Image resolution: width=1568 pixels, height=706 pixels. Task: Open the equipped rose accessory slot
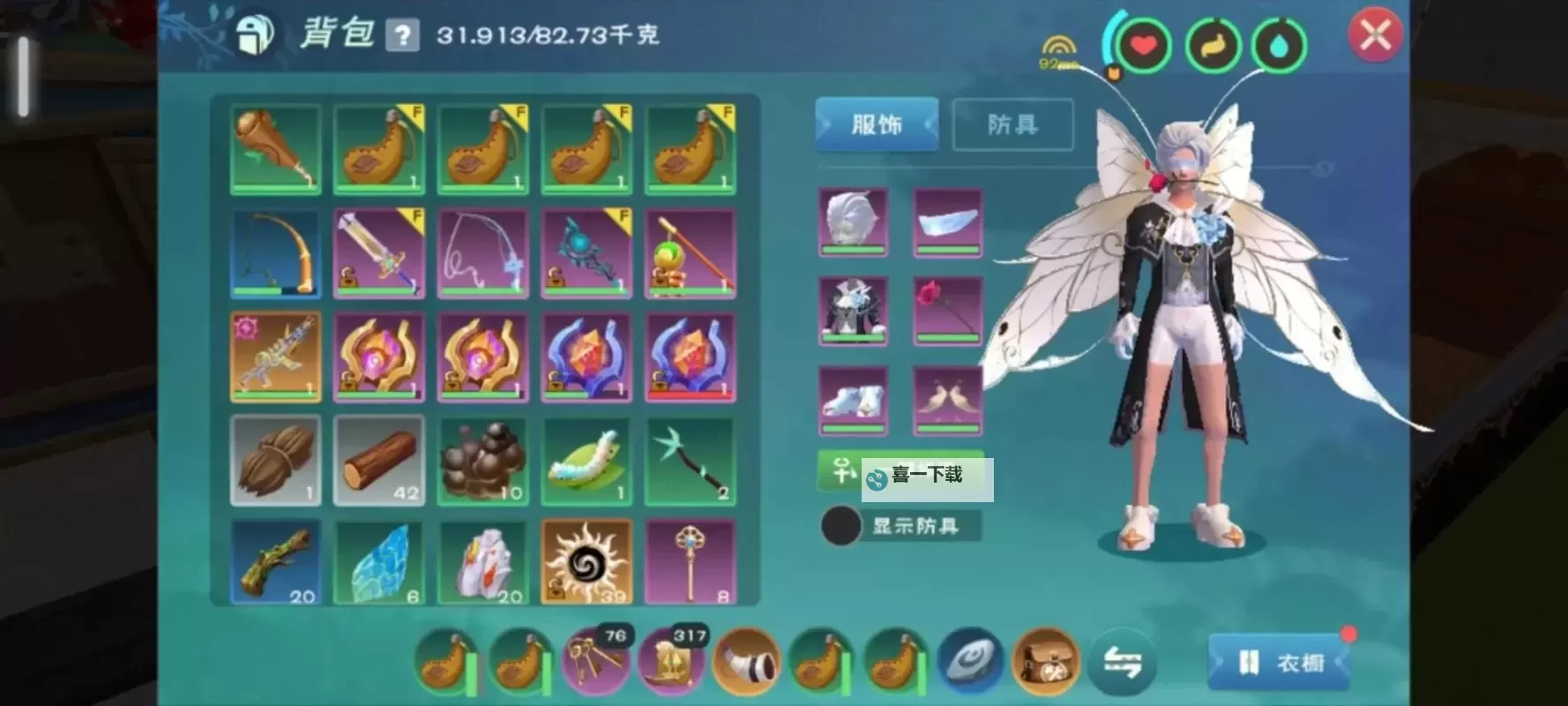947,312
